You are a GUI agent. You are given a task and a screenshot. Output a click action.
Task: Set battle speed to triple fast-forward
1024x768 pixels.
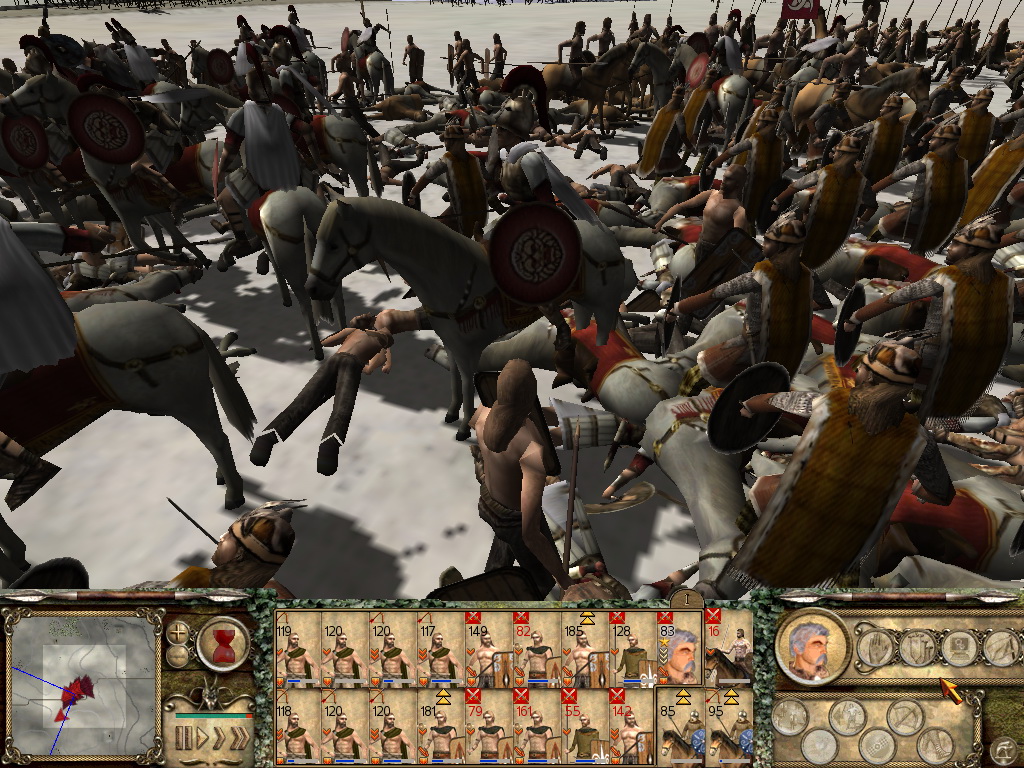(240, 739)
